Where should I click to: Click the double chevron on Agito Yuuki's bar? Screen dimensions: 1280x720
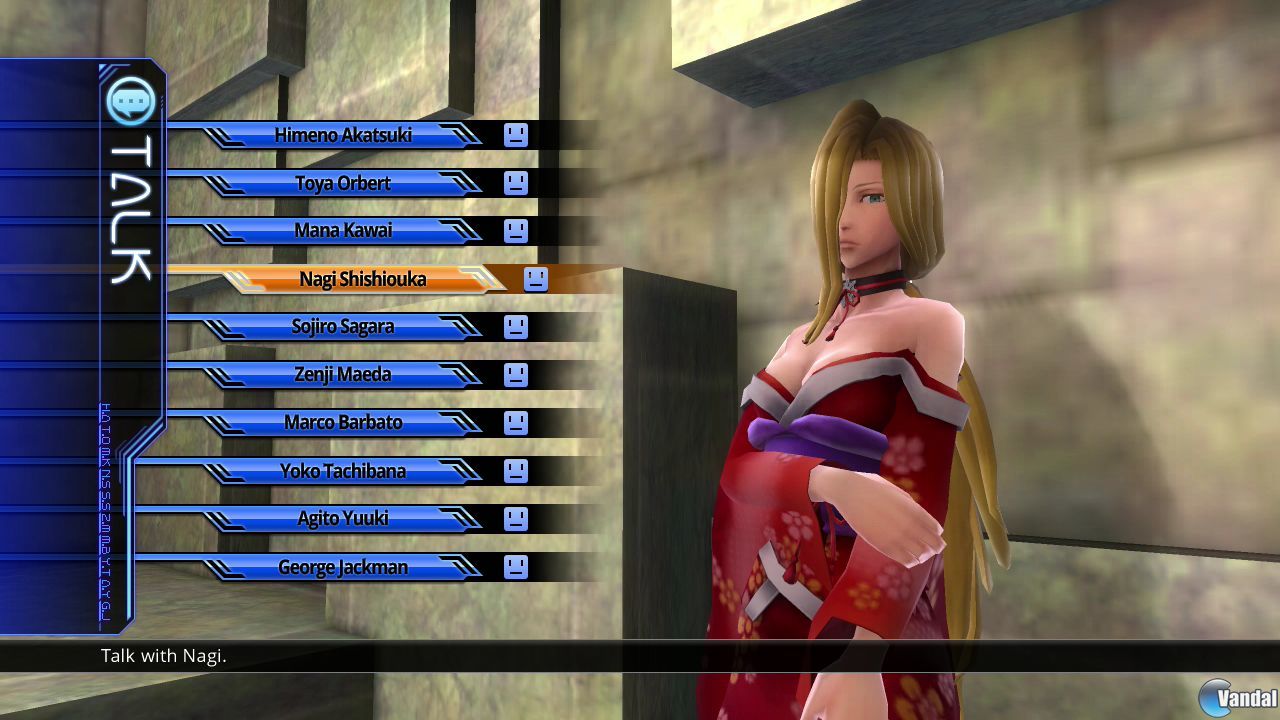point(462,519)
